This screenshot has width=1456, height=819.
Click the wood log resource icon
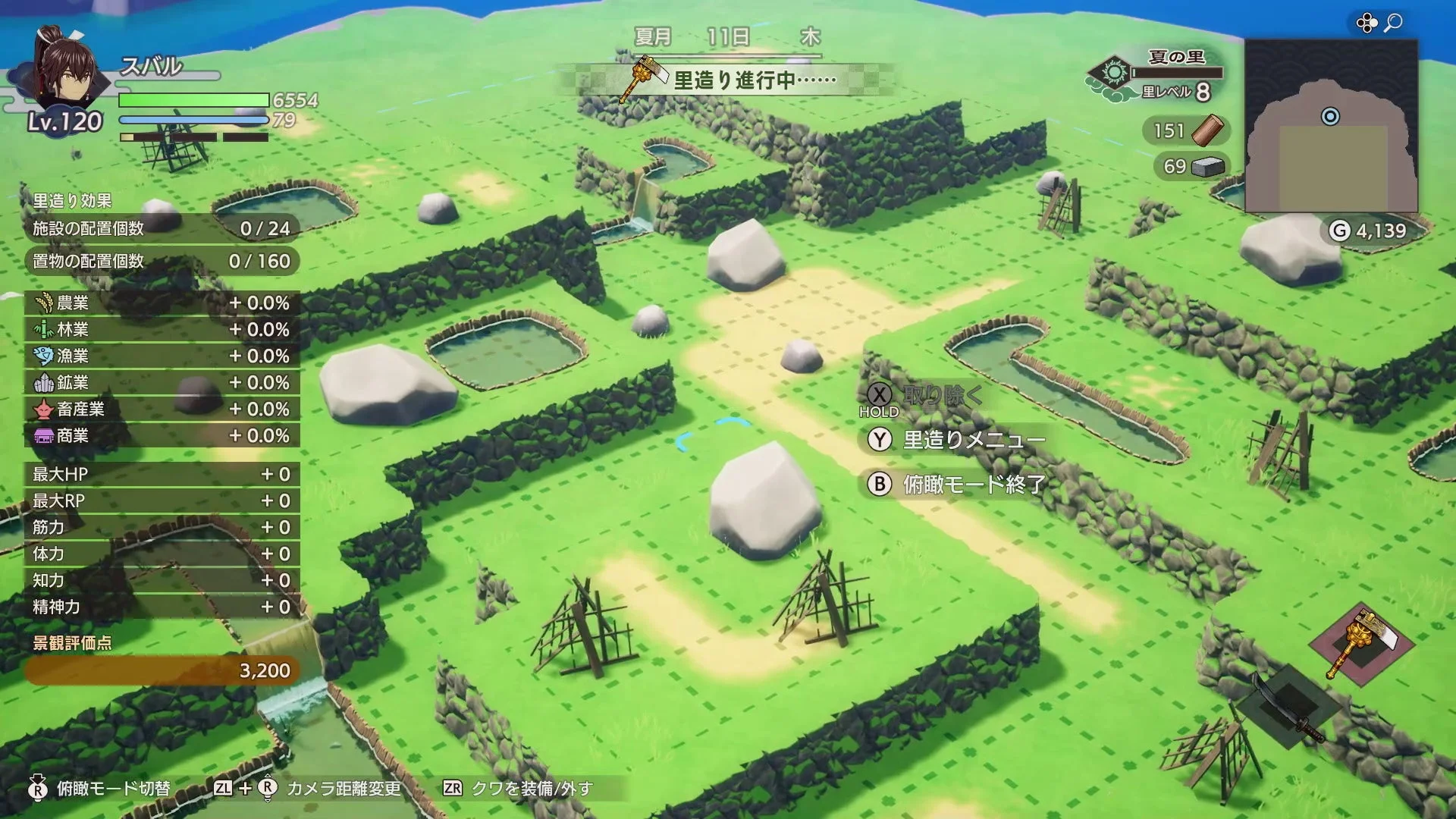coord(1207,130)
